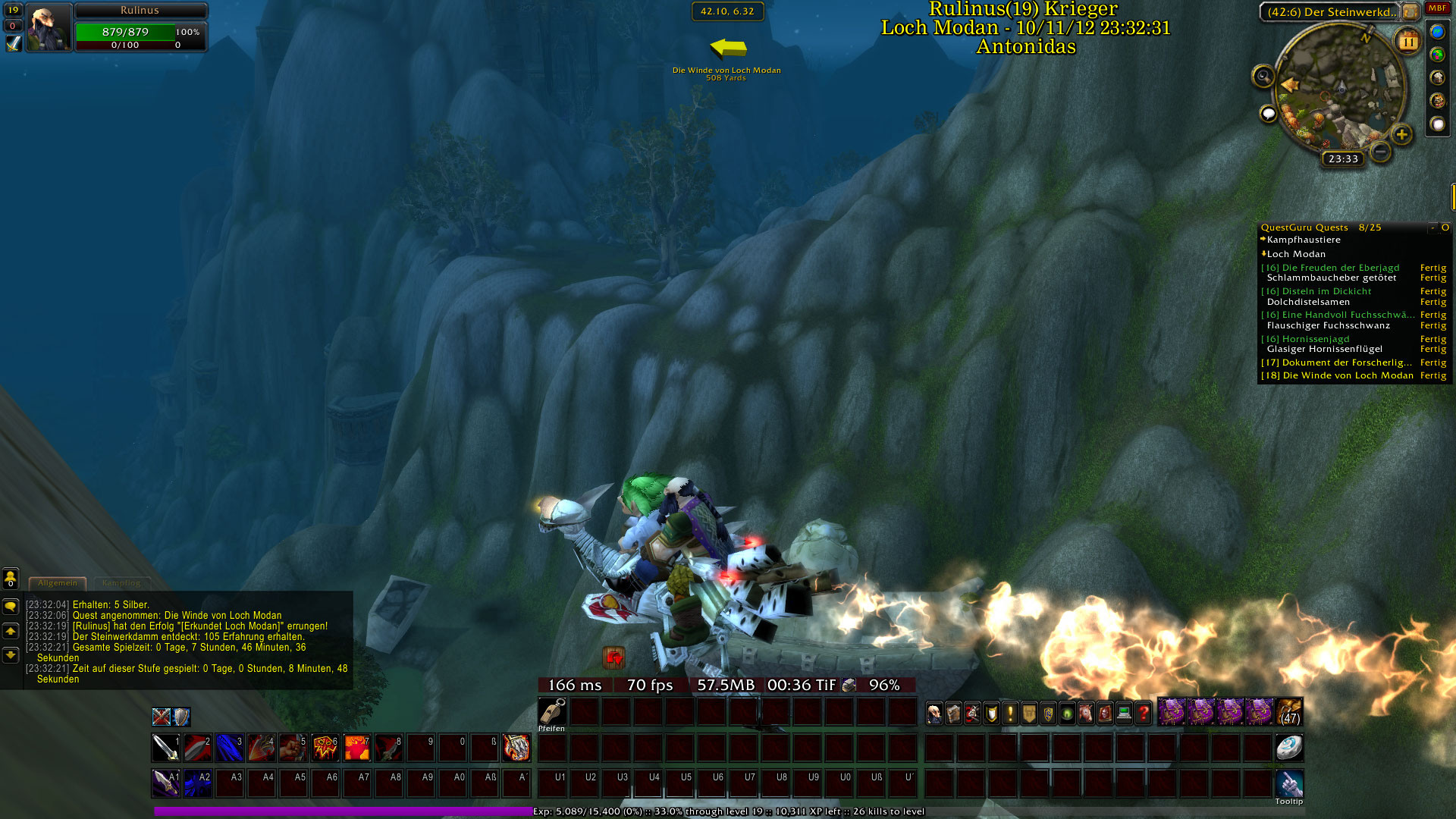
Task: Select the Allgemein chat tab
Action: pyautogui.click(x=58, y=583)
